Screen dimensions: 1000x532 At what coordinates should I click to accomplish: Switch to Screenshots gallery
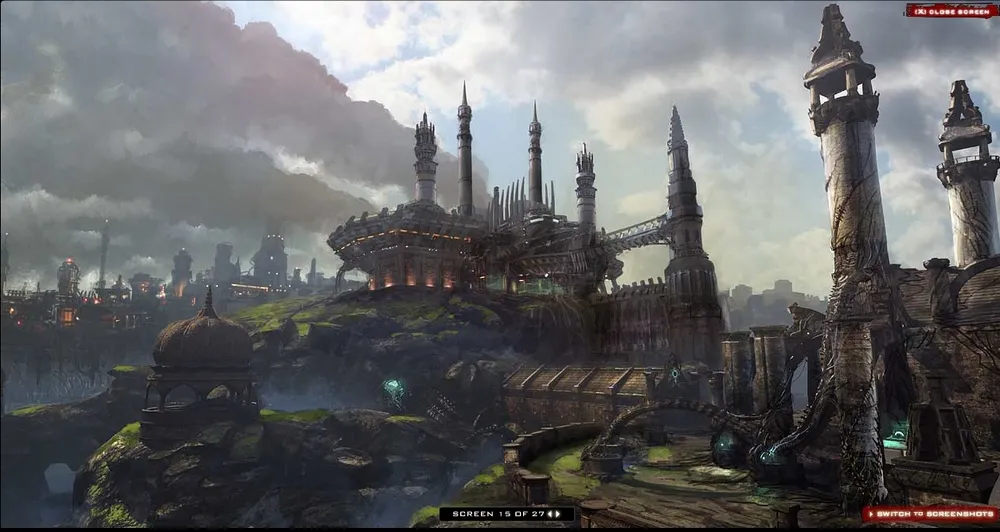click(930, 514)
